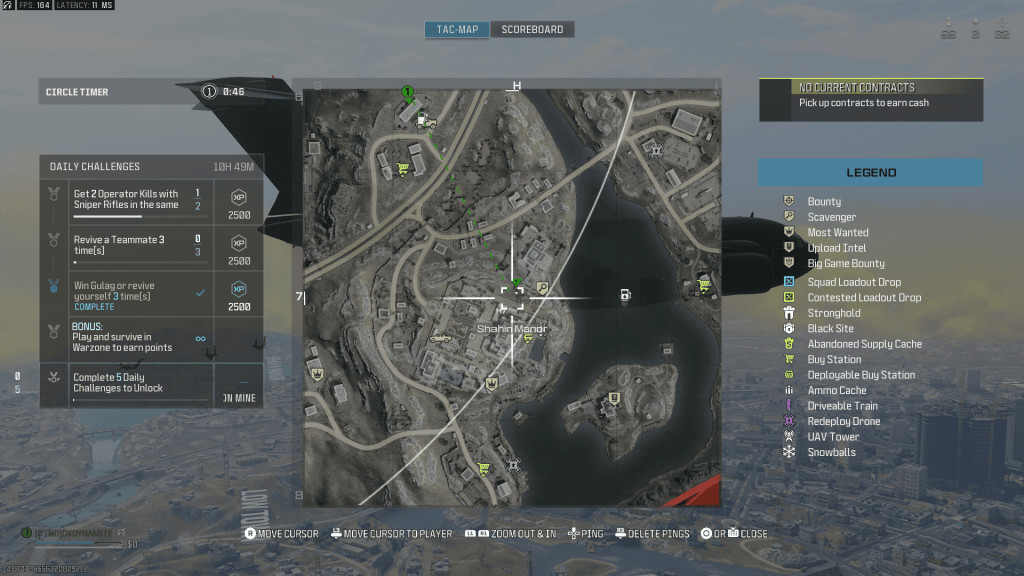
Task: Select the Squad Loadout Drop legend entry
Action: click(853, 282)
